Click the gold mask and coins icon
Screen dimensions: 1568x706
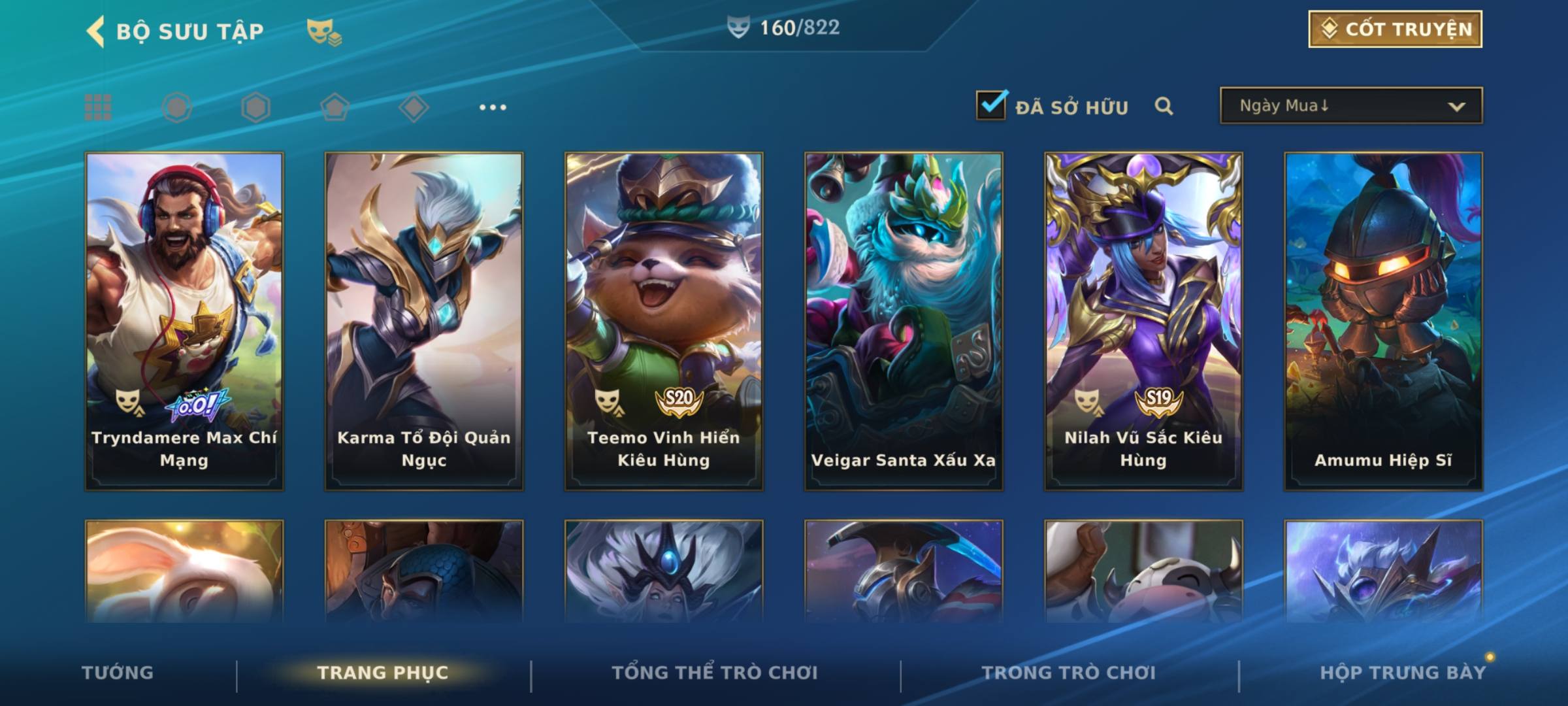click(x=324, y=32)
